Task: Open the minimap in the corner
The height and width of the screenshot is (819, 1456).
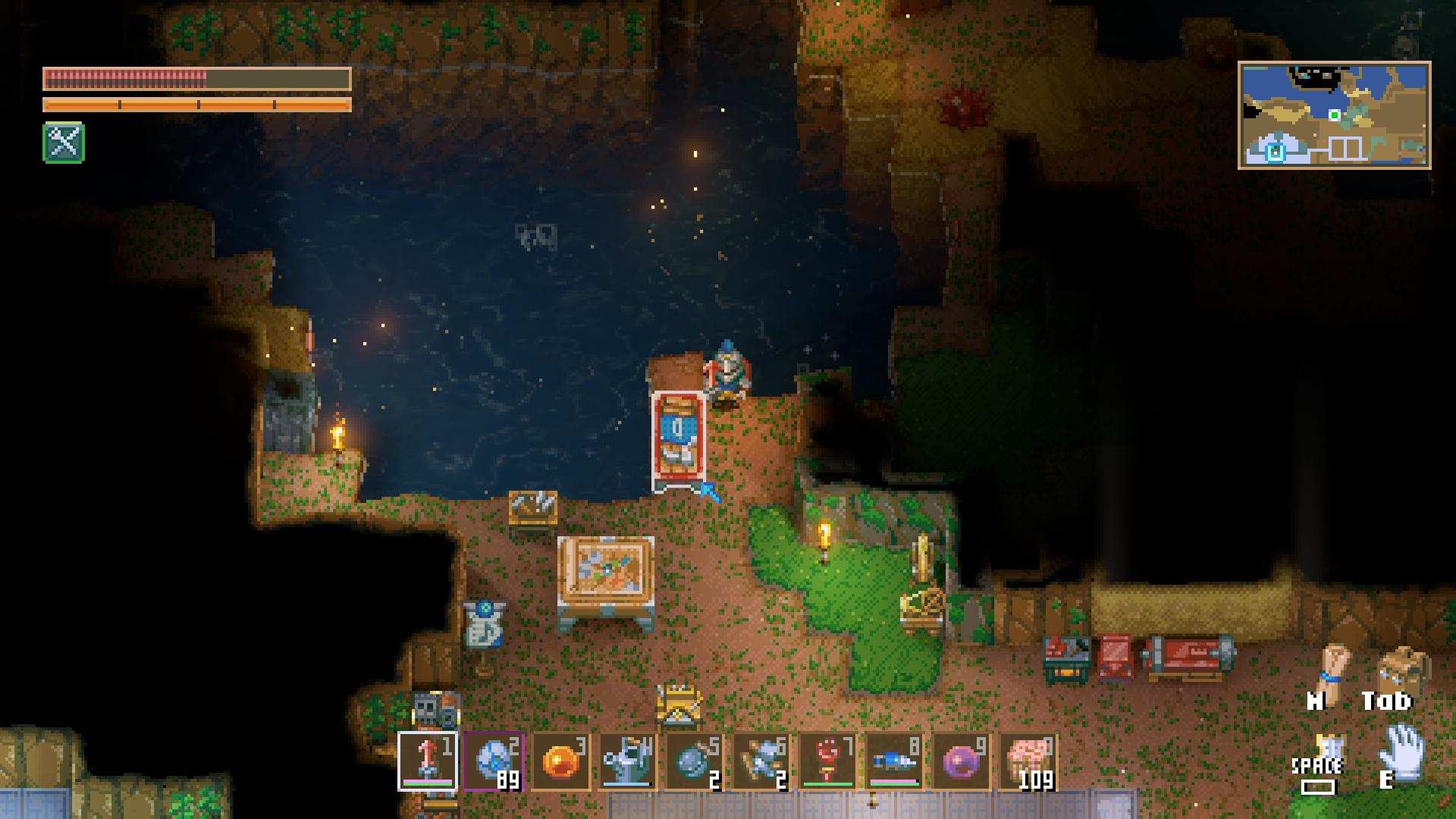Action: pos(1334,115)
